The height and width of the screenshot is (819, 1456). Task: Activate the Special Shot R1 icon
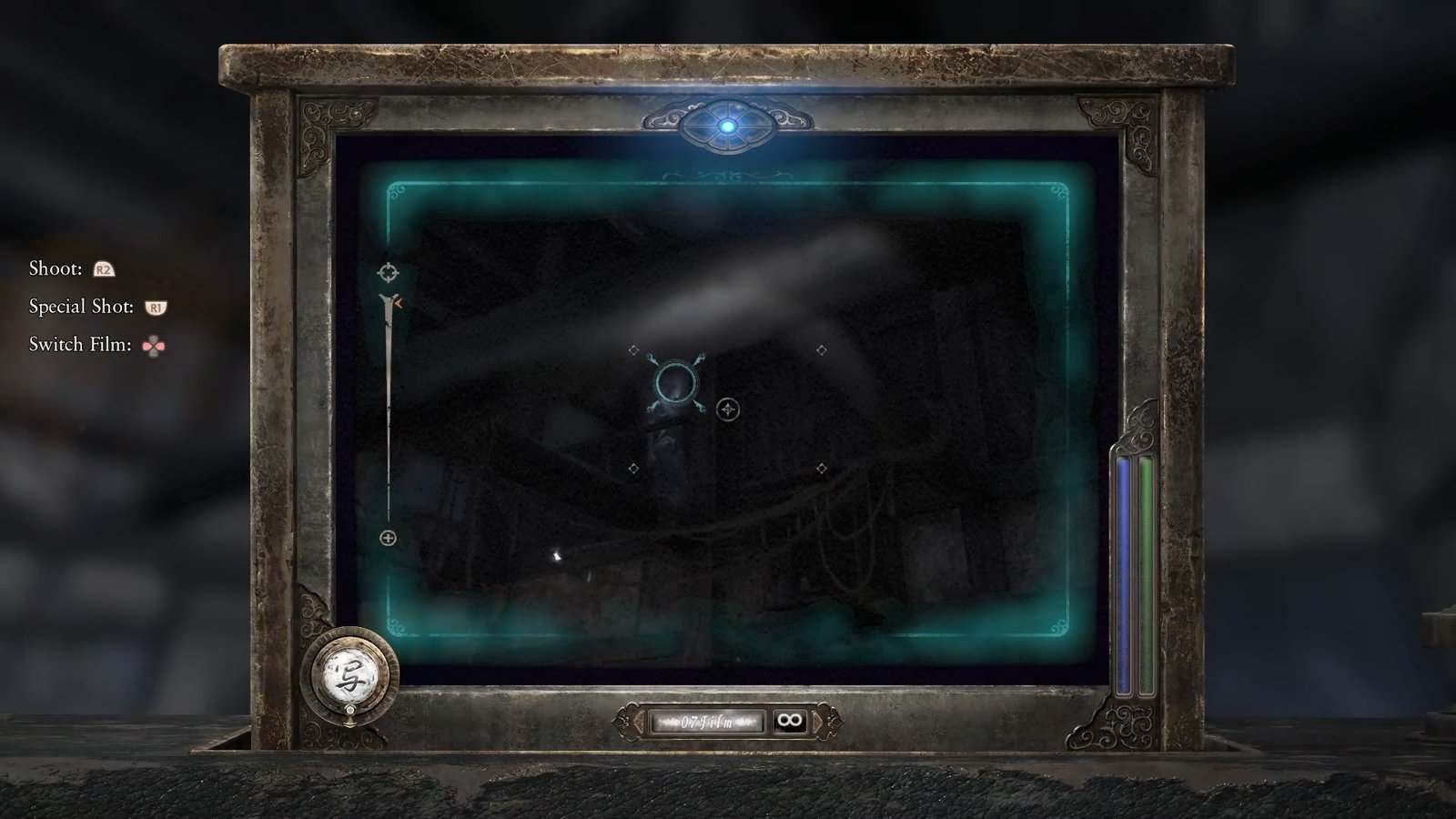click(x=157, y=306)
